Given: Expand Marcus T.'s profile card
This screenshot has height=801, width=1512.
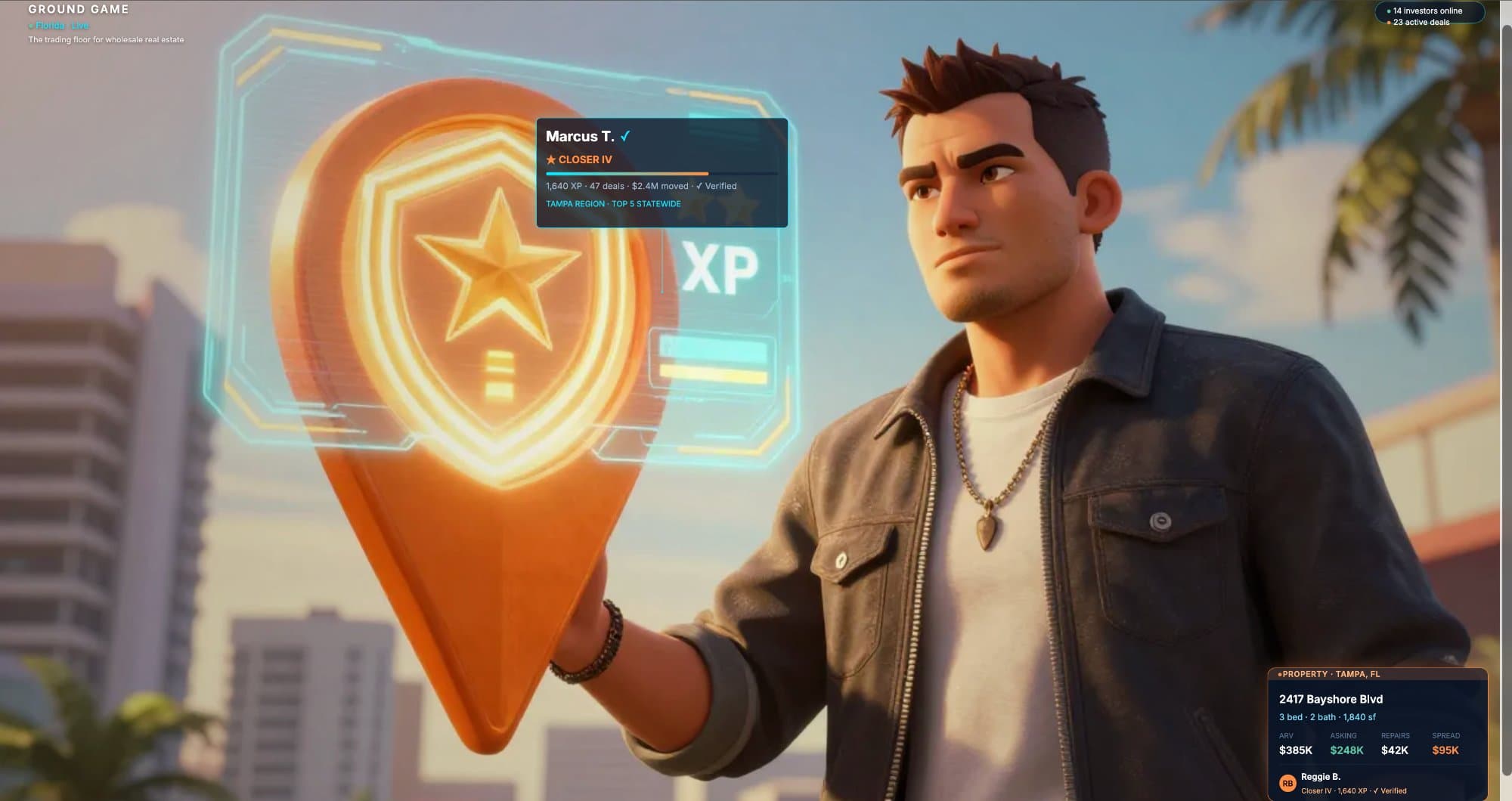Looking at the screenshot, I should click(661, 172).
